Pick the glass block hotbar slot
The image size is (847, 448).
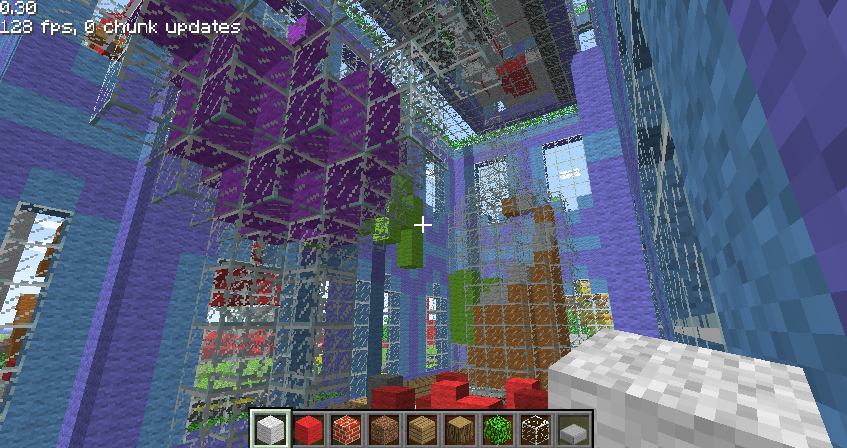pos(535,429)
